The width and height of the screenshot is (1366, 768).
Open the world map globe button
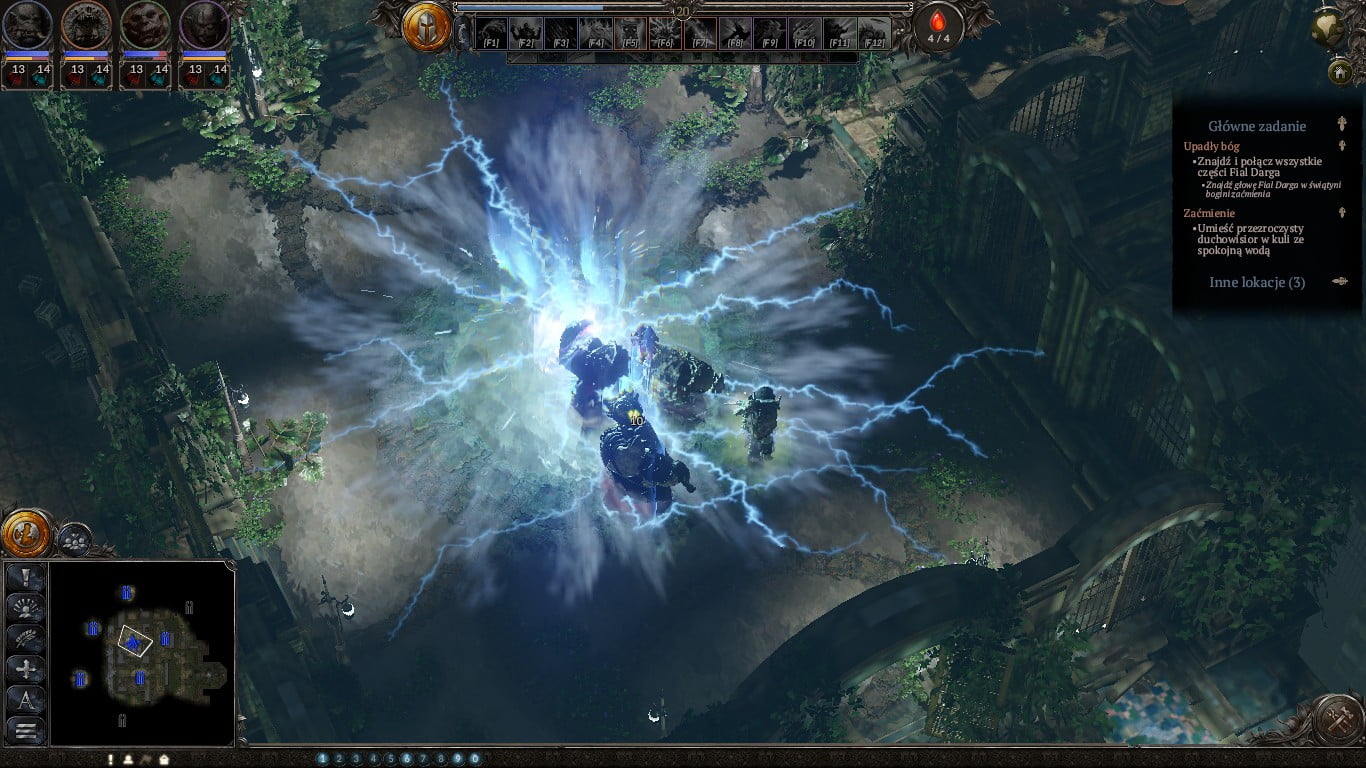coord(1328,29)
